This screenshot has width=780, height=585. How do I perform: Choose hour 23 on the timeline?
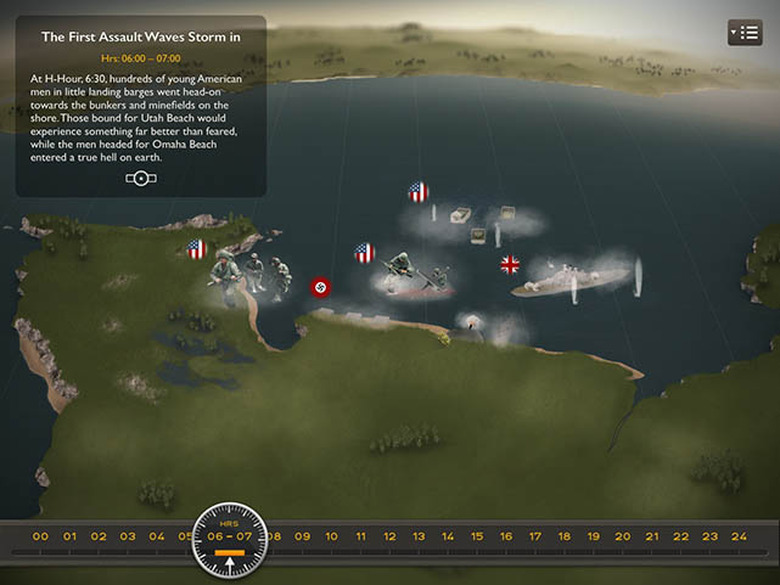[710, 537]
